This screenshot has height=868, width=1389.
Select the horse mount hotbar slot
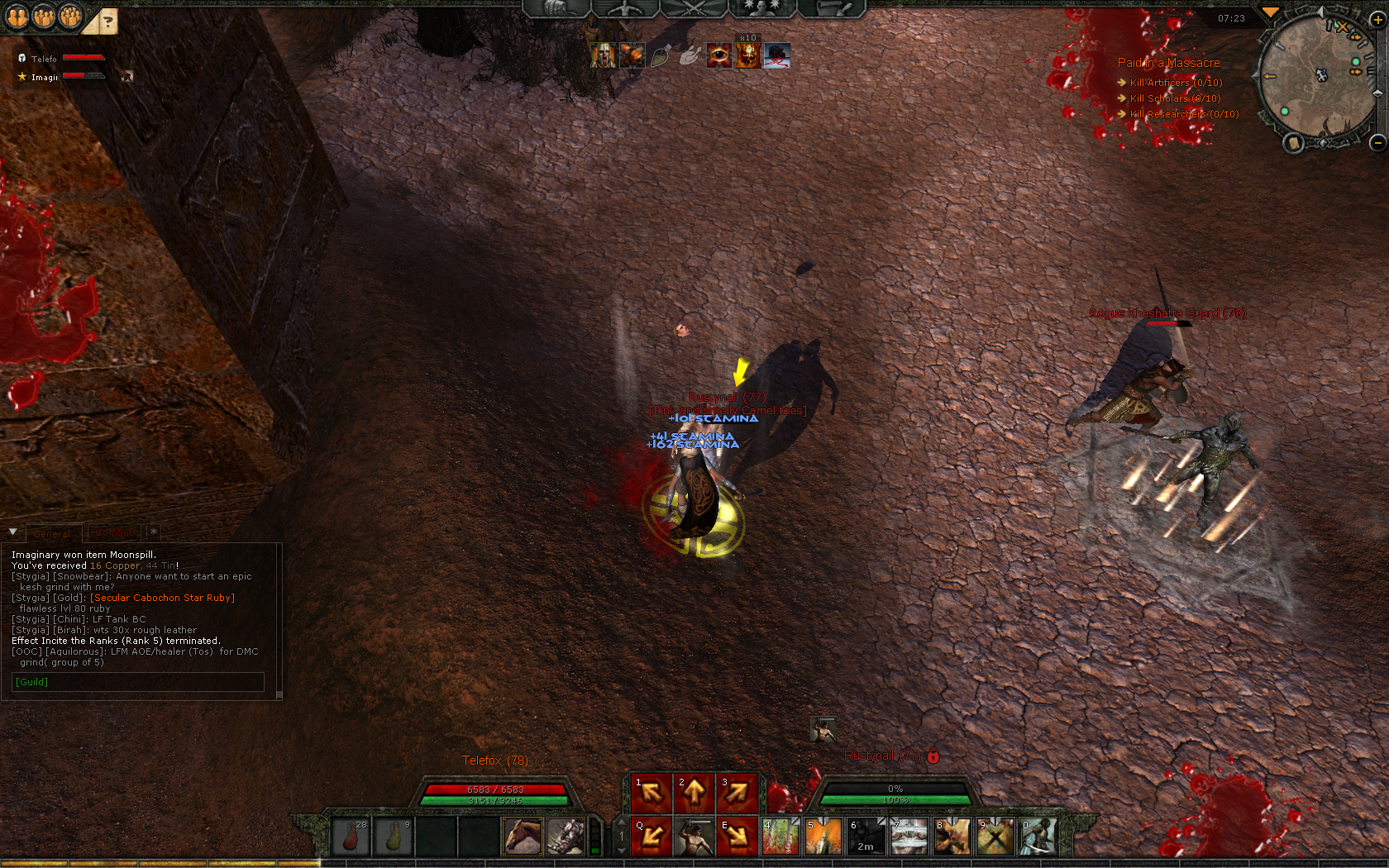523,837
